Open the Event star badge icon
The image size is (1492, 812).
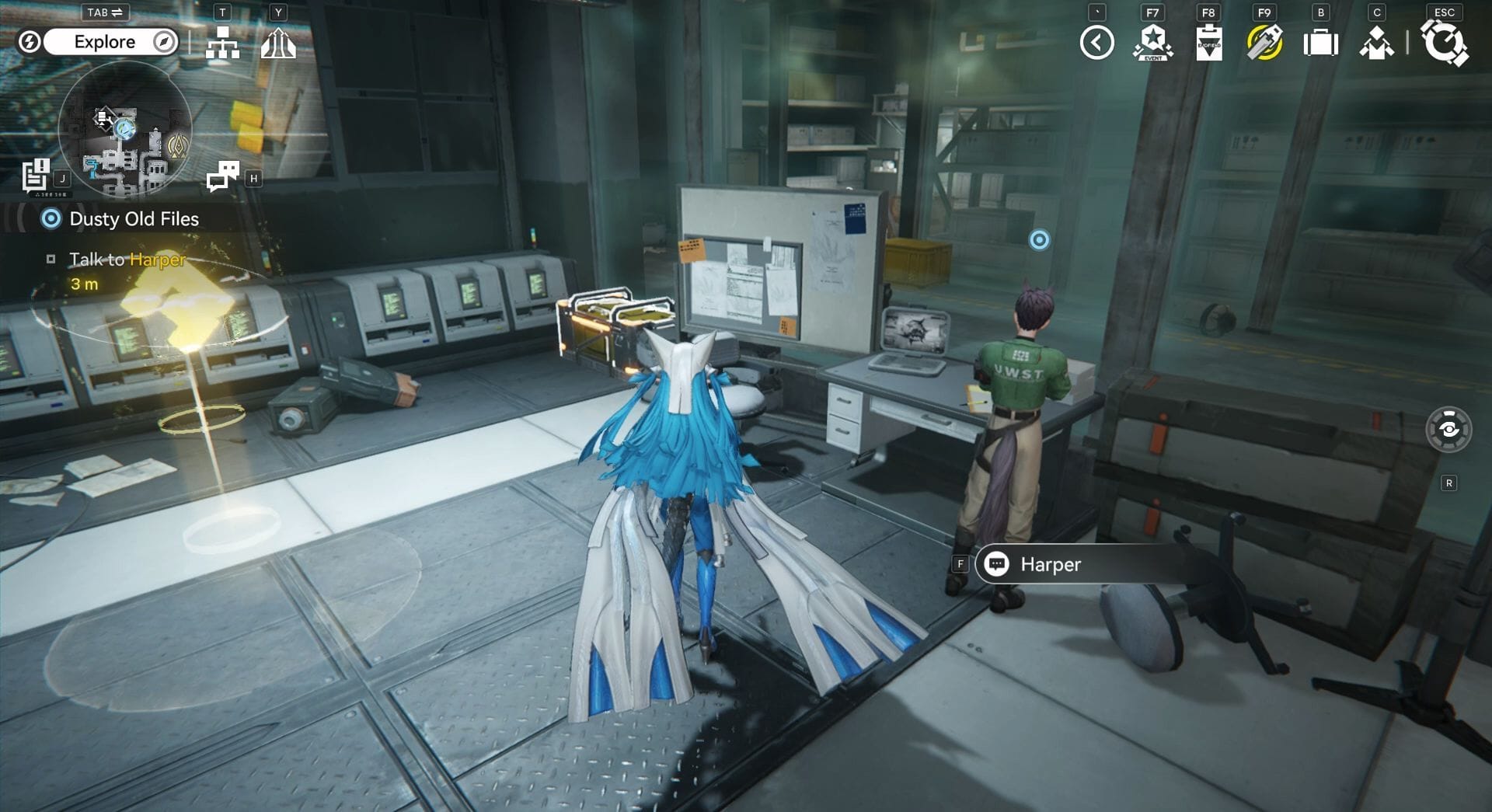tap(1152, 43)
